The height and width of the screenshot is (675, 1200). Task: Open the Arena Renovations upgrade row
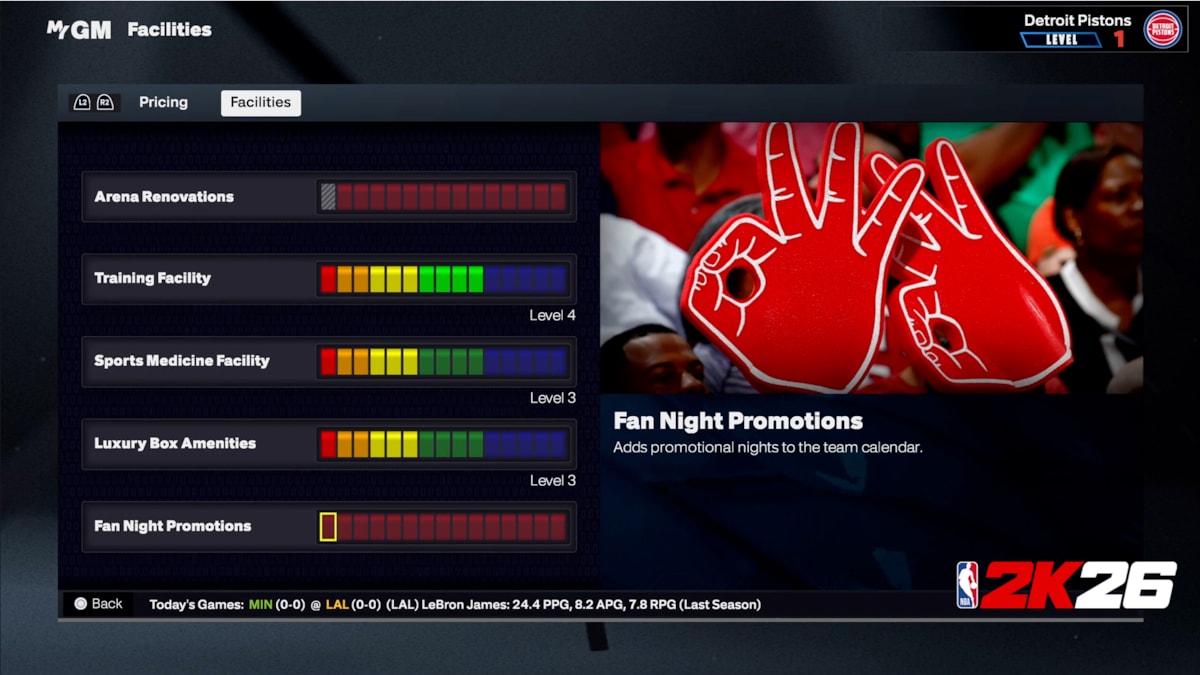pyautogui.click(x=329, y=197)
